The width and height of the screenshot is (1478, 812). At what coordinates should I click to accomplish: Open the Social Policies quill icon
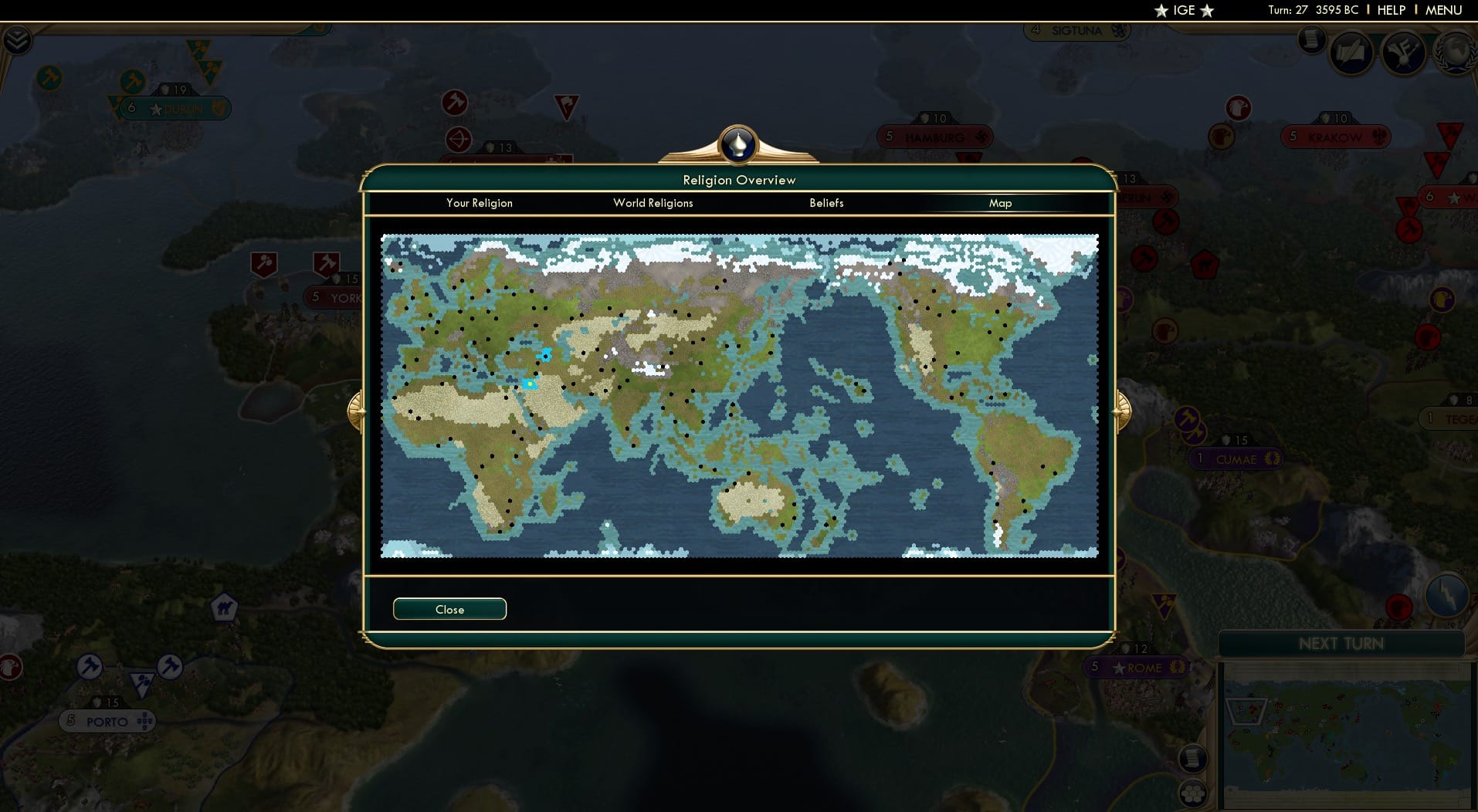(1353, 52)
